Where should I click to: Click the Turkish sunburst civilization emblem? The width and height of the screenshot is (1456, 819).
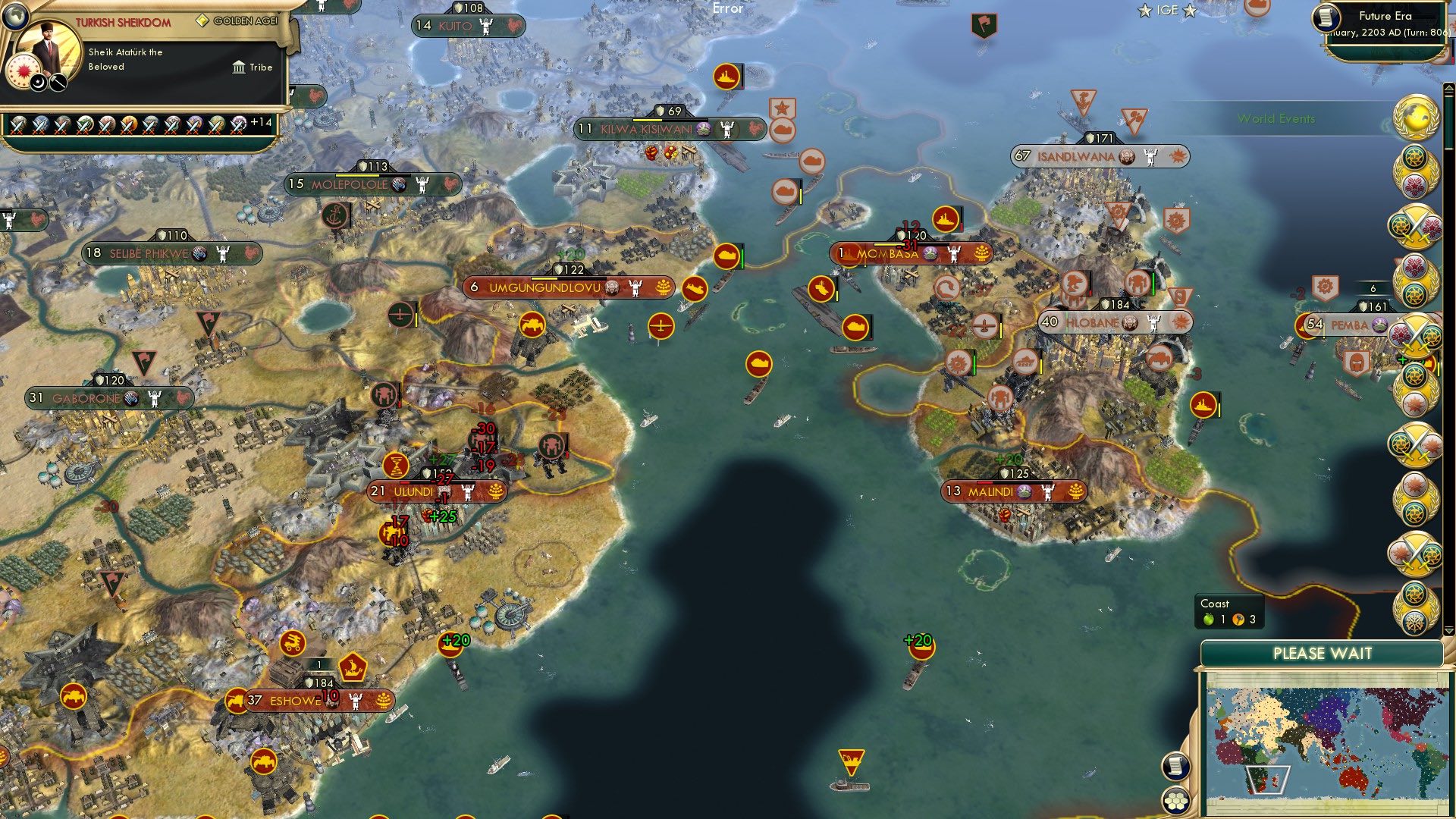23,70
